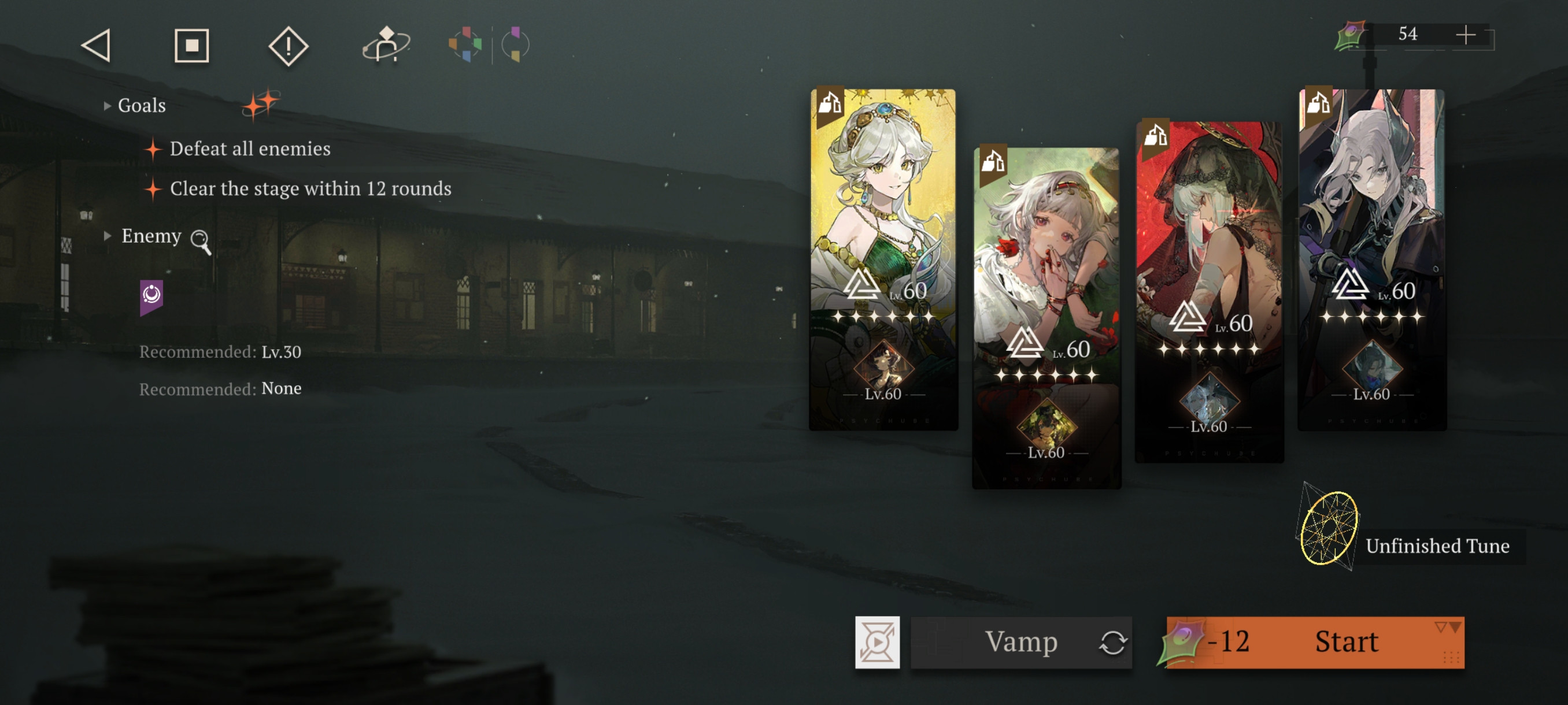Click the four-color afflatus chart icon
Image resolution: width=1568 pixels, height=705 pixels.
coord(465,44)
